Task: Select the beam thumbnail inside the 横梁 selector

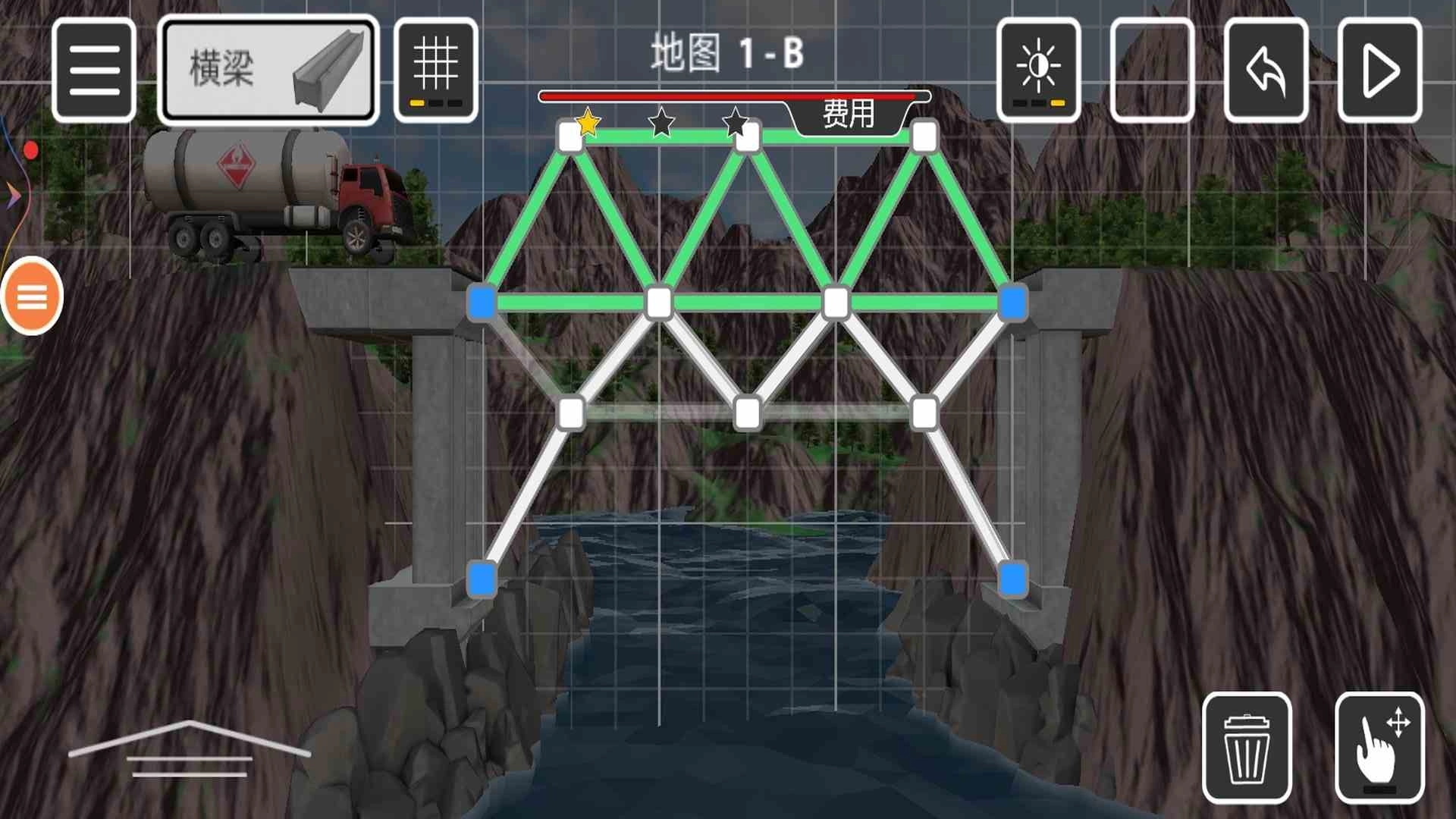Action: click(x=328, y=70)
